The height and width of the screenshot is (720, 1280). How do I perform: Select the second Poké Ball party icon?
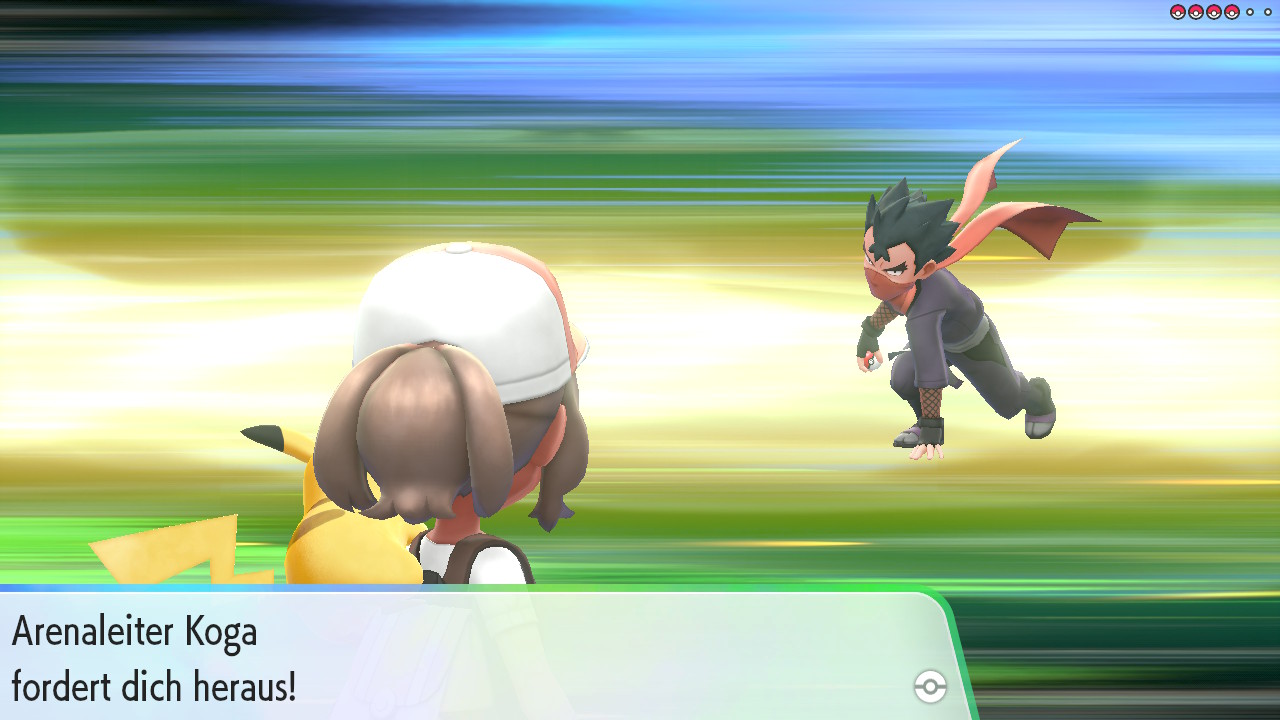coord(1195,12)
